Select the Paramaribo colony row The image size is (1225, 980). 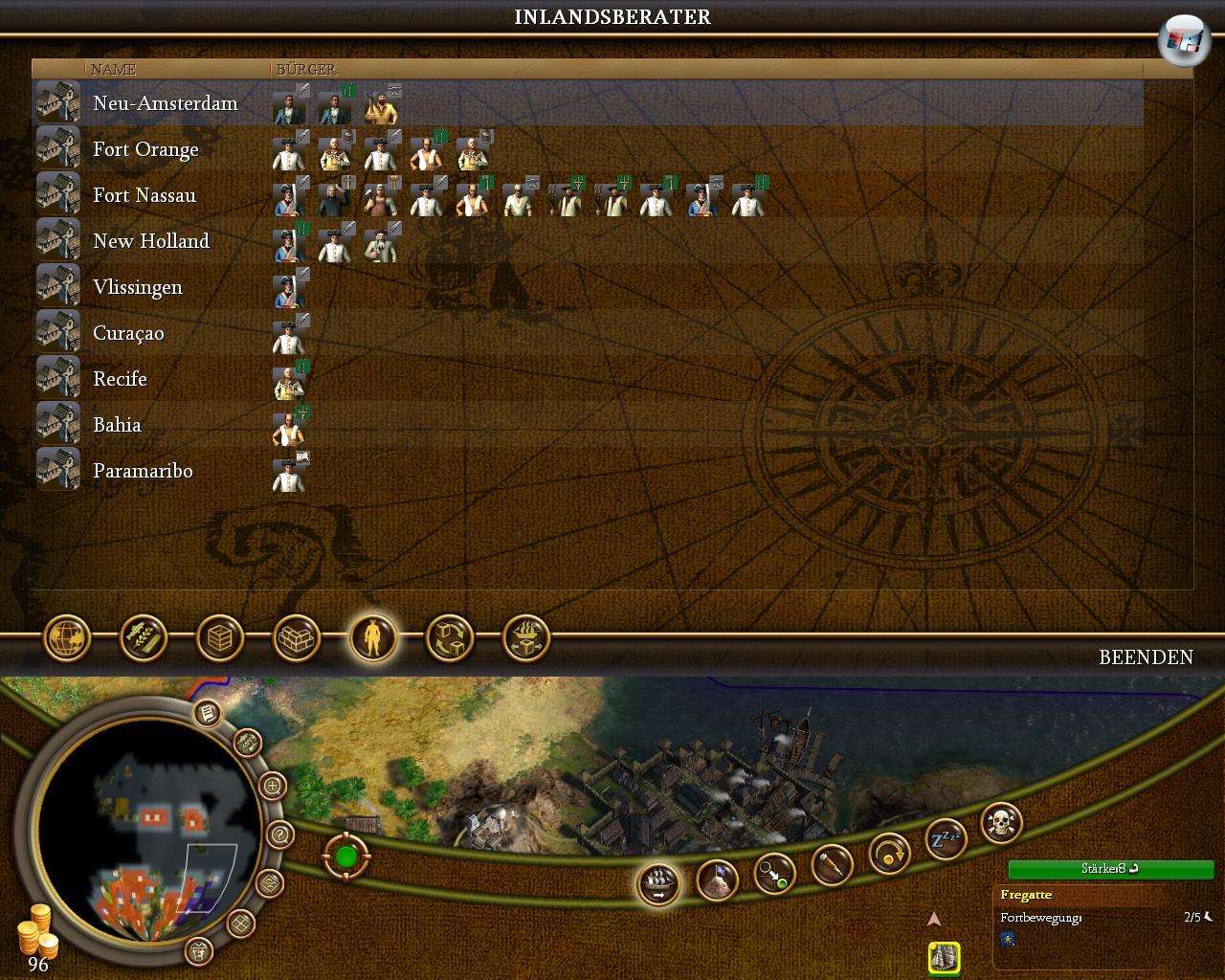143,471
